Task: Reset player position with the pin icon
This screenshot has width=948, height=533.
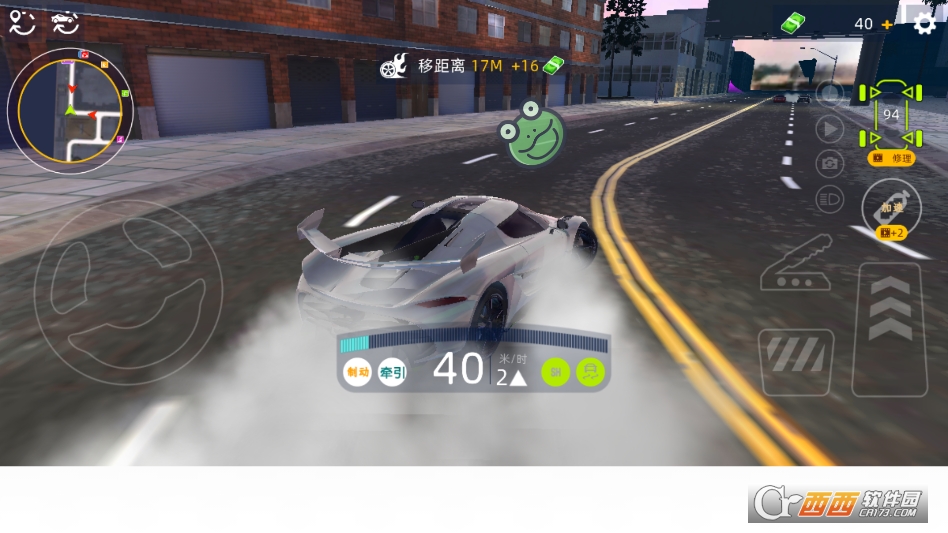Action: tap(22, 22)
